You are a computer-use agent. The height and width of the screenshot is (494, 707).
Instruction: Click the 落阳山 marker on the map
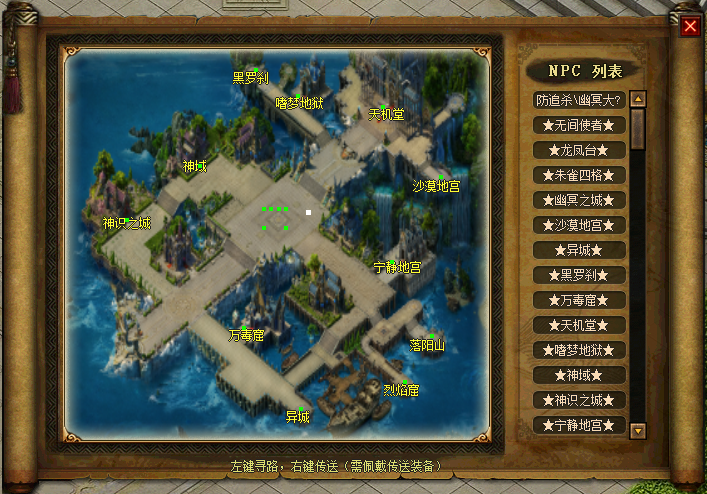pos(431,337)
